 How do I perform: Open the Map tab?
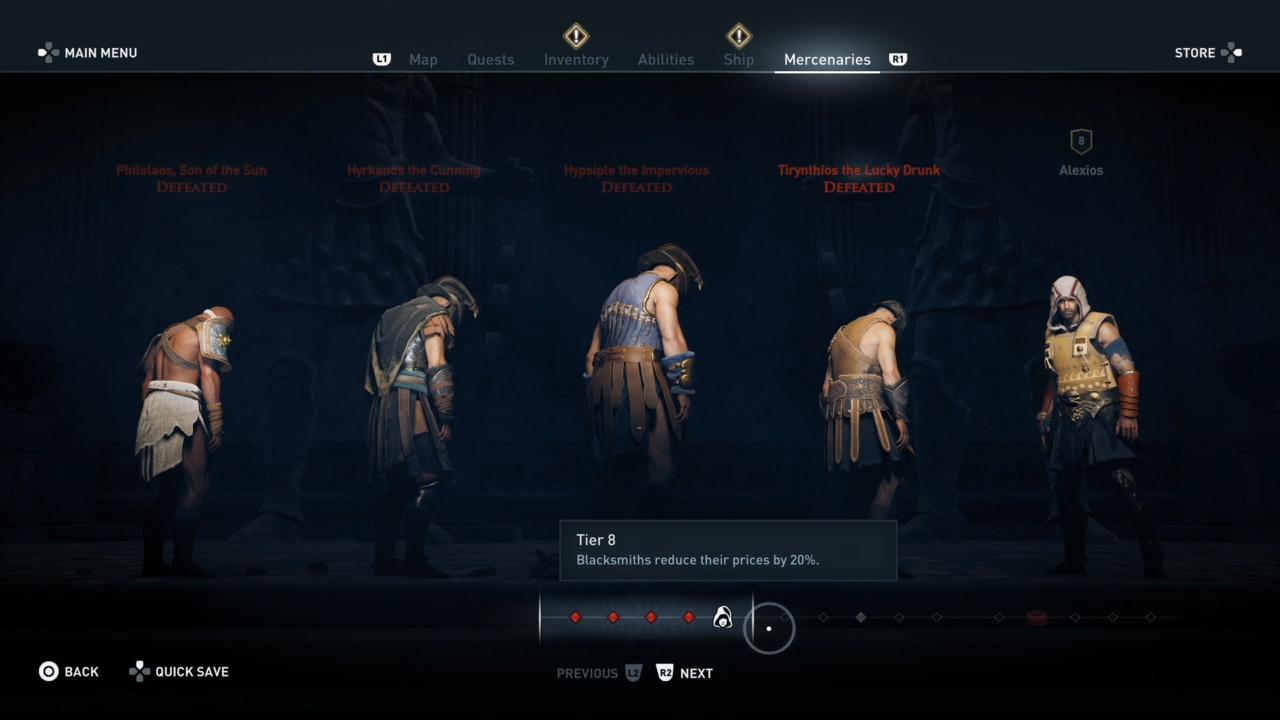(423, 60)
